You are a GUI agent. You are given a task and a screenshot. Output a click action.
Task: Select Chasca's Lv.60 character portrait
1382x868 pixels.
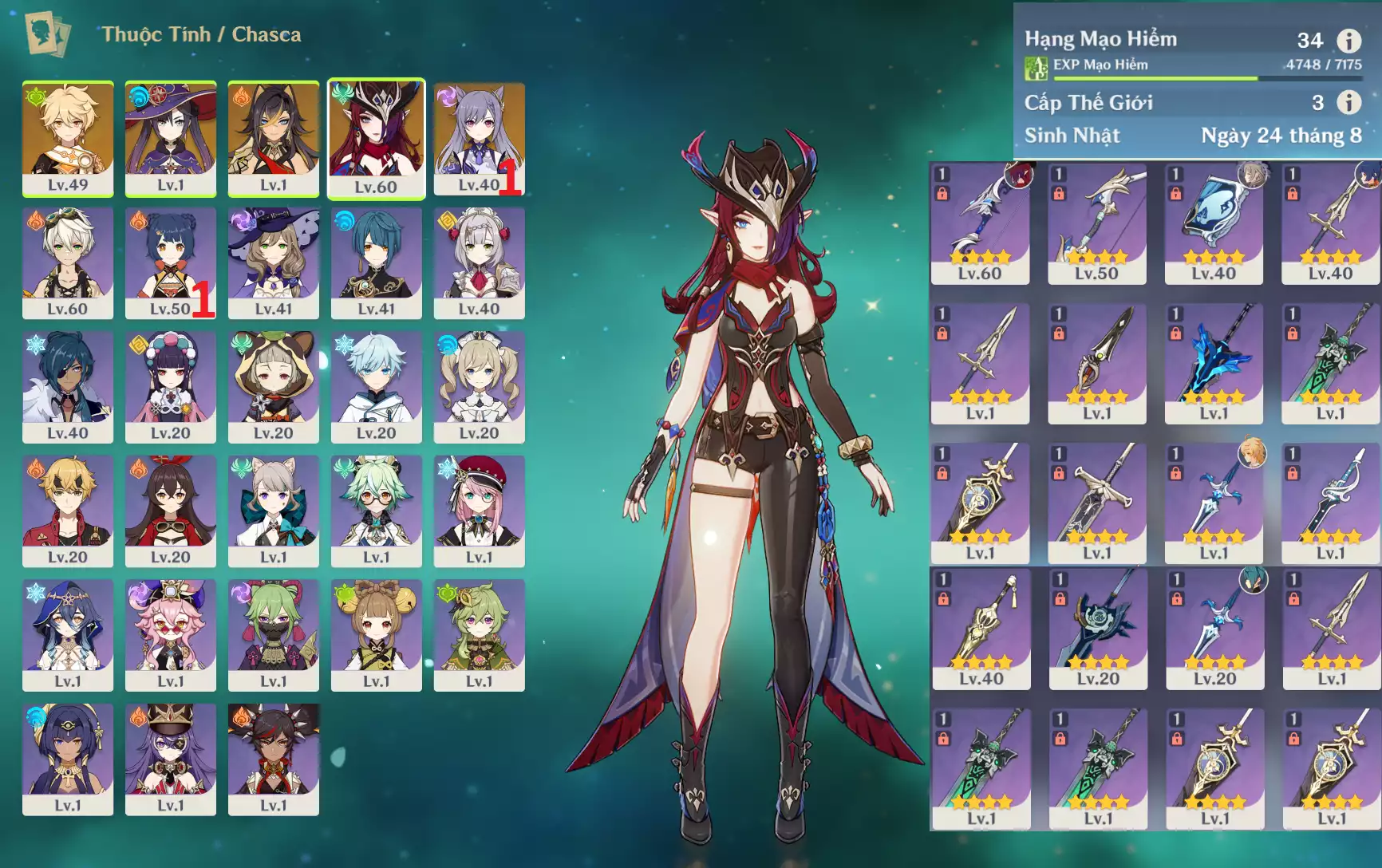376,137
